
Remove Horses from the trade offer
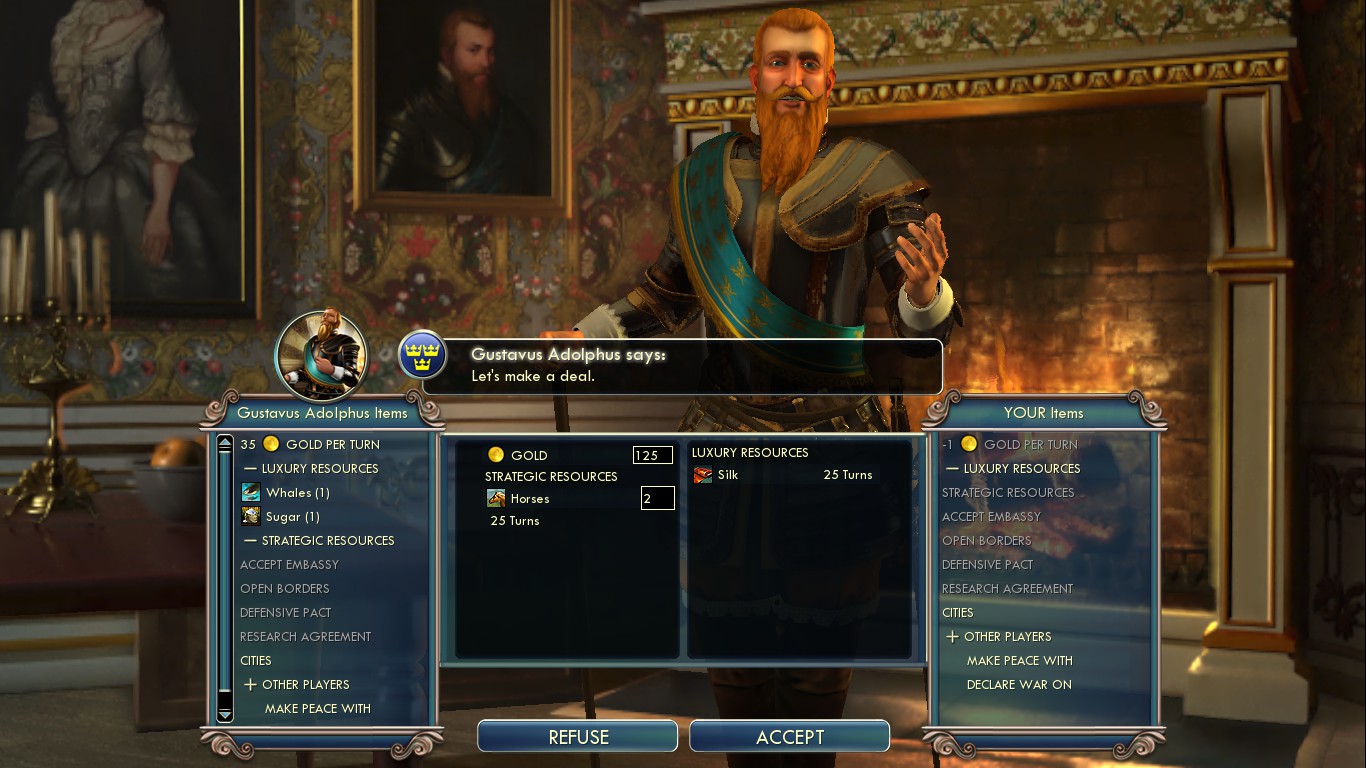coord(529,498)
